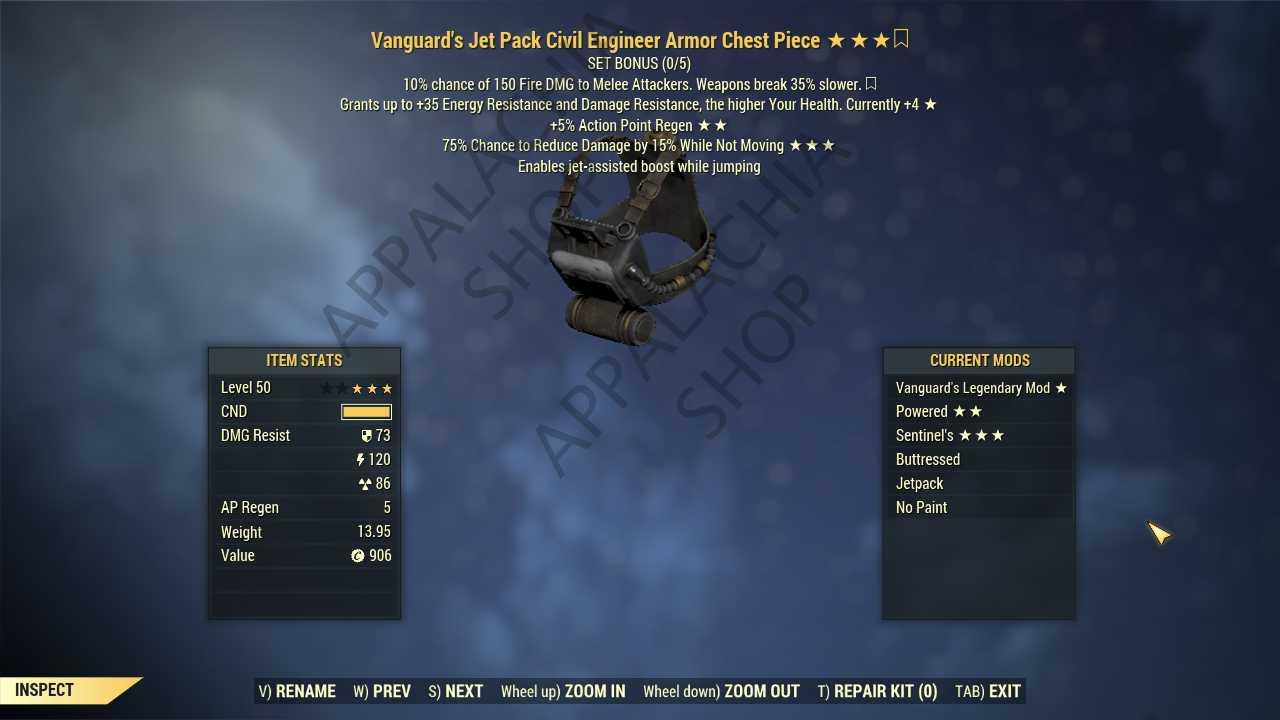1280x720 pixels.
Task: Click the Zoom Out control
Action: click(721, 691)
